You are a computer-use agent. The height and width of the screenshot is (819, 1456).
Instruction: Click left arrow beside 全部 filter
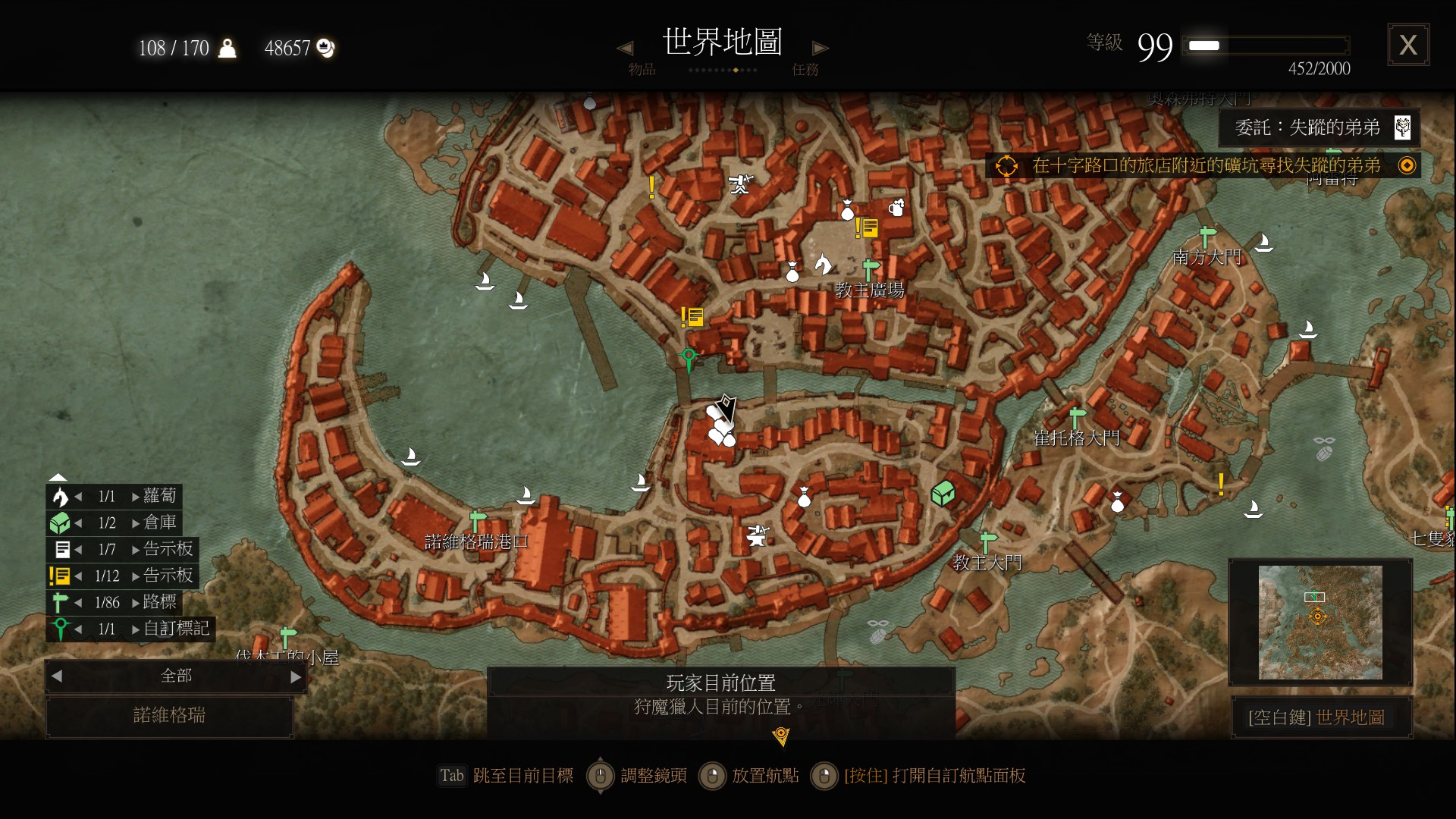point(55,676)
